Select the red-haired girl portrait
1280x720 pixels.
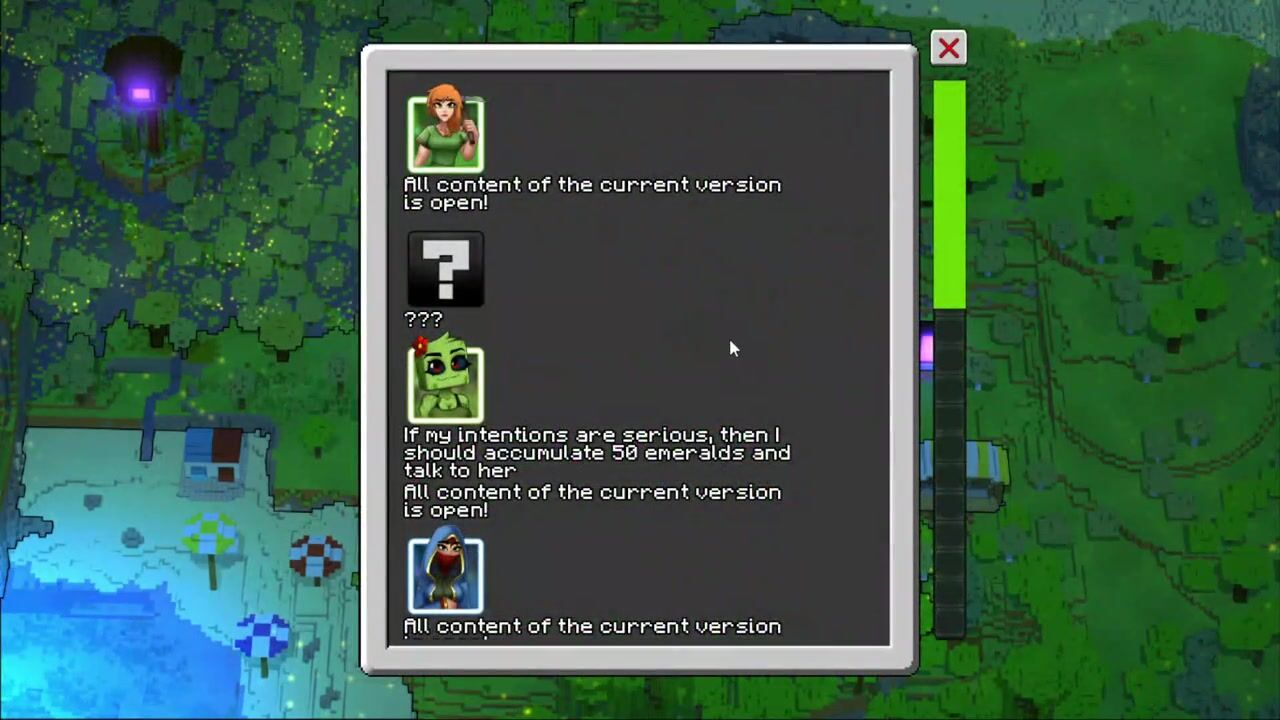point(446,133)
